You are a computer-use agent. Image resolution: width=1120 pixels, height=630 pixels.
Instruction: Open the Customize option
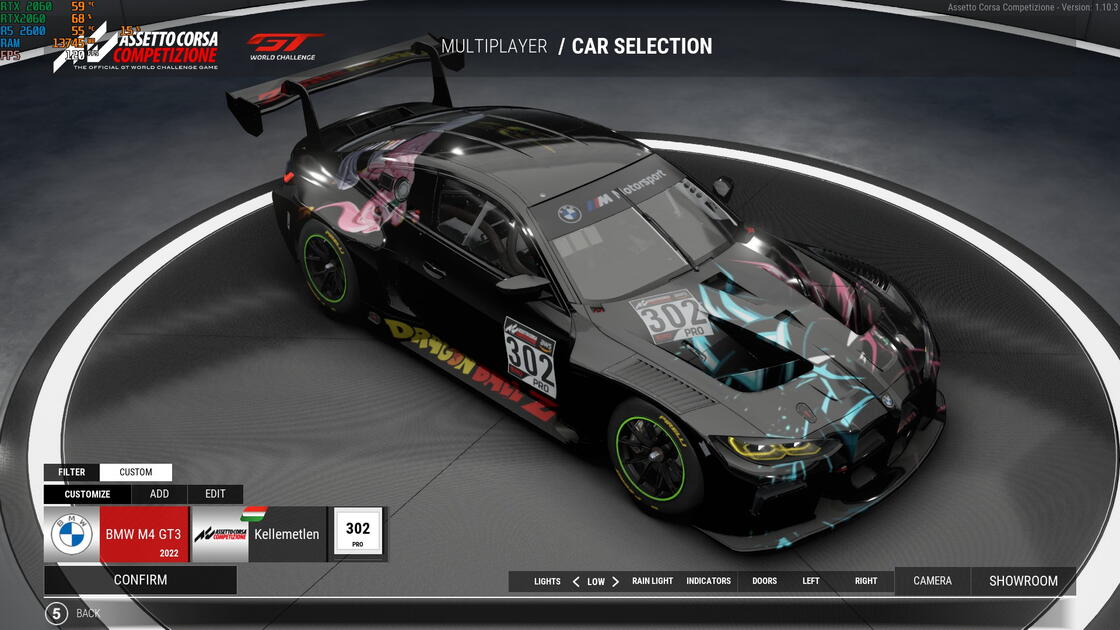[x=87, y=494]
